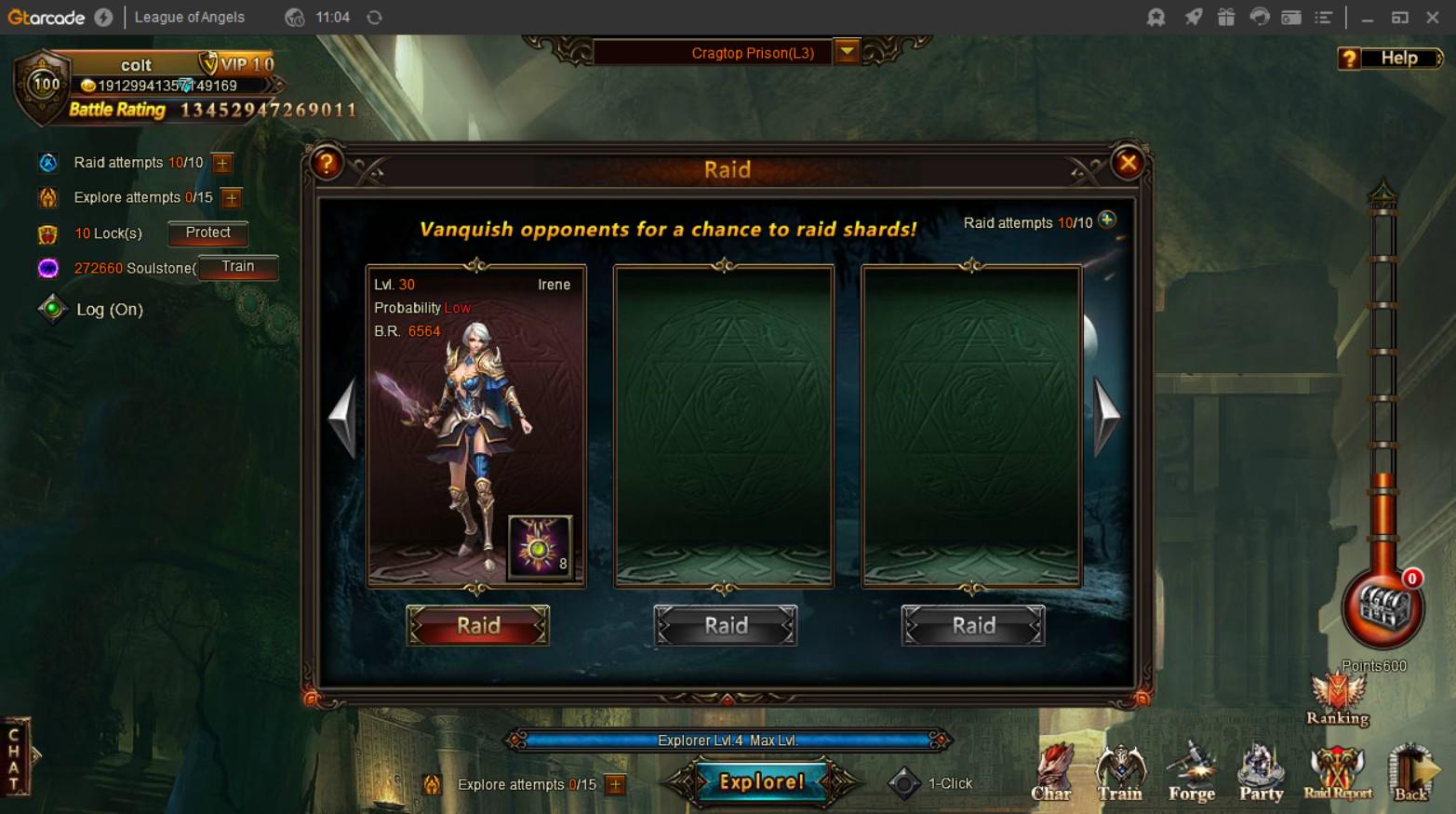Show next raid opponents with right arrow

tap(1106, 416)
